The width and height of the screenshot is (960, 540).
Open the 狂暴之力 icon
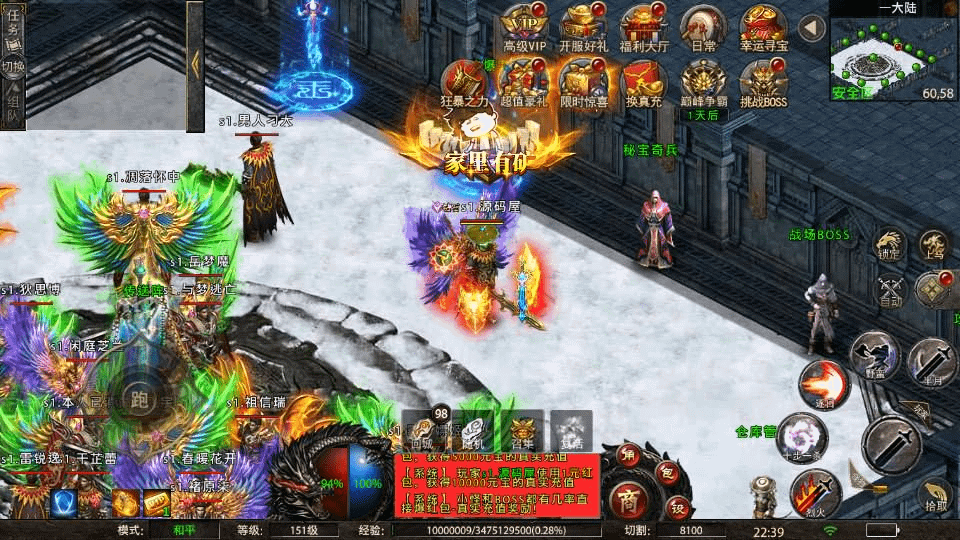(x=463, y=81)
